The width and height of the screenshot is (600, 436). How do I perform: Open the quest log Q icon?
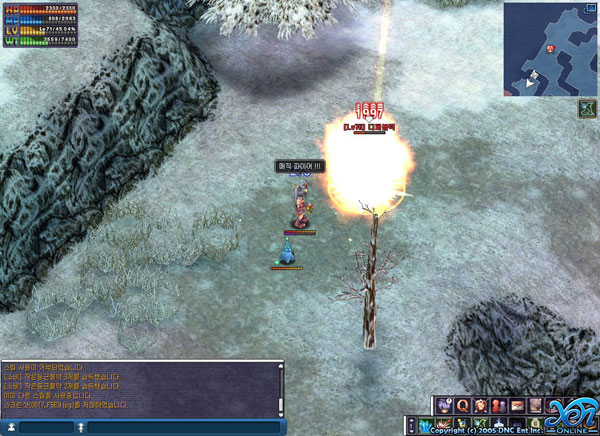click(462, 405)
